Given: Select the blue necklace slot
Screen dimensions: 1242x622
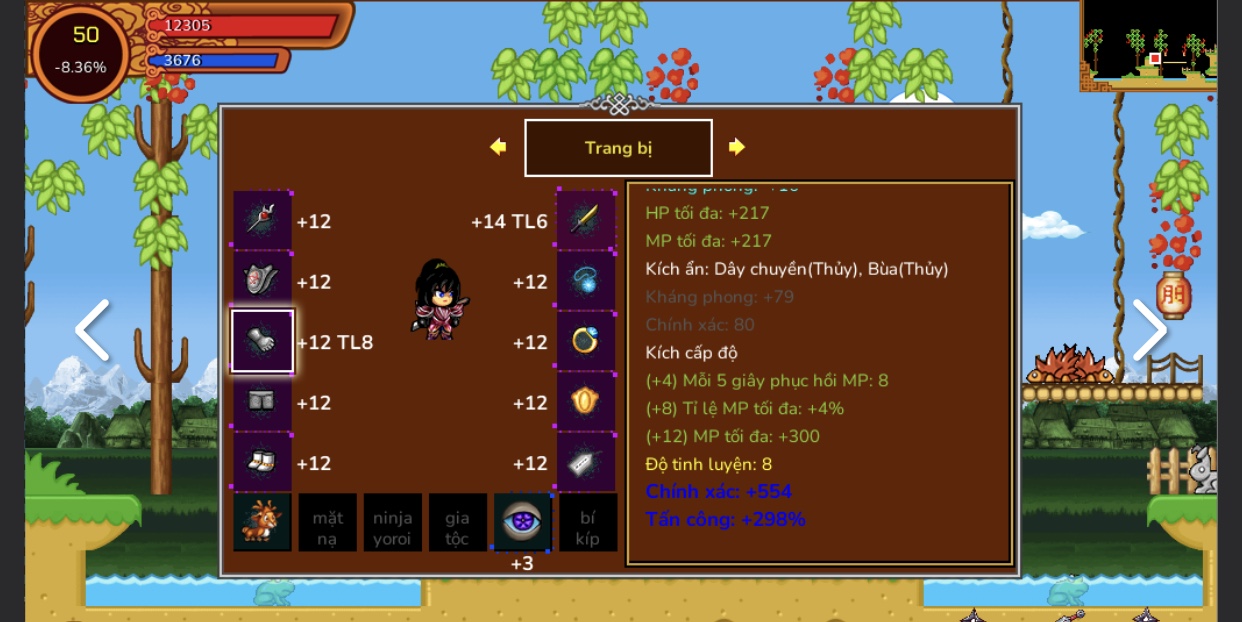Looking at the screenshot, I should 586,281.
